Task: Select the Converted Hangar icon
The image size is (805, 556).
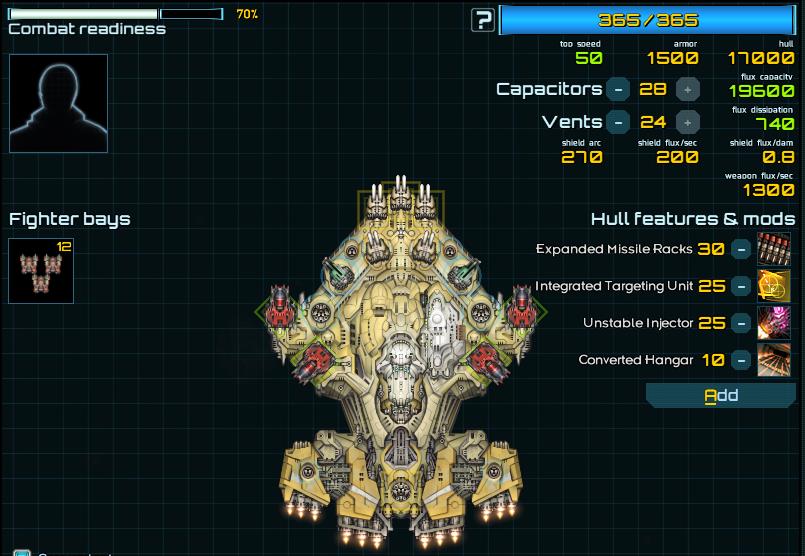Action: 774,360
